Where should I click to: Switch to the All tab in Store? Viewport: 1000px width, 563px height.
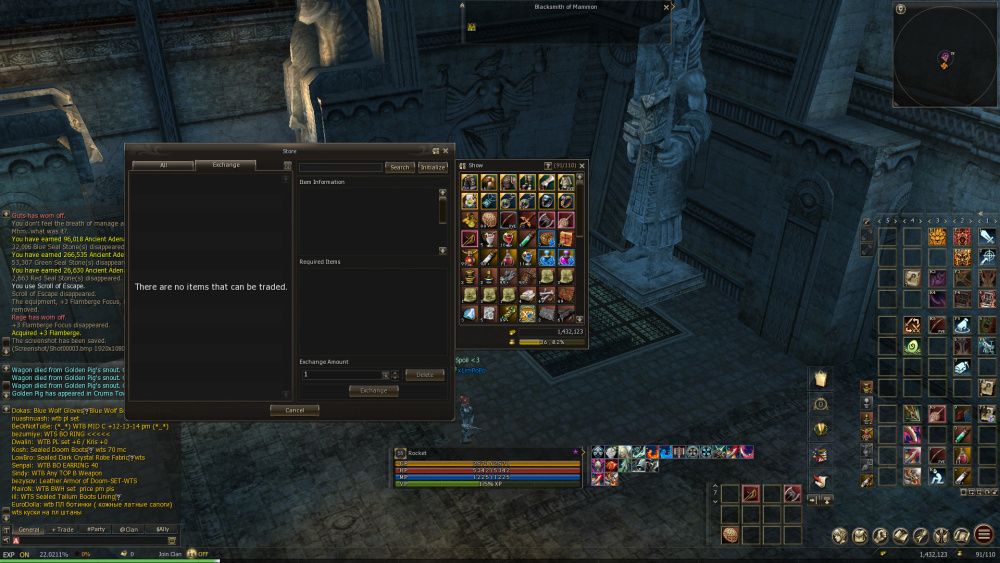coord(163,165)
